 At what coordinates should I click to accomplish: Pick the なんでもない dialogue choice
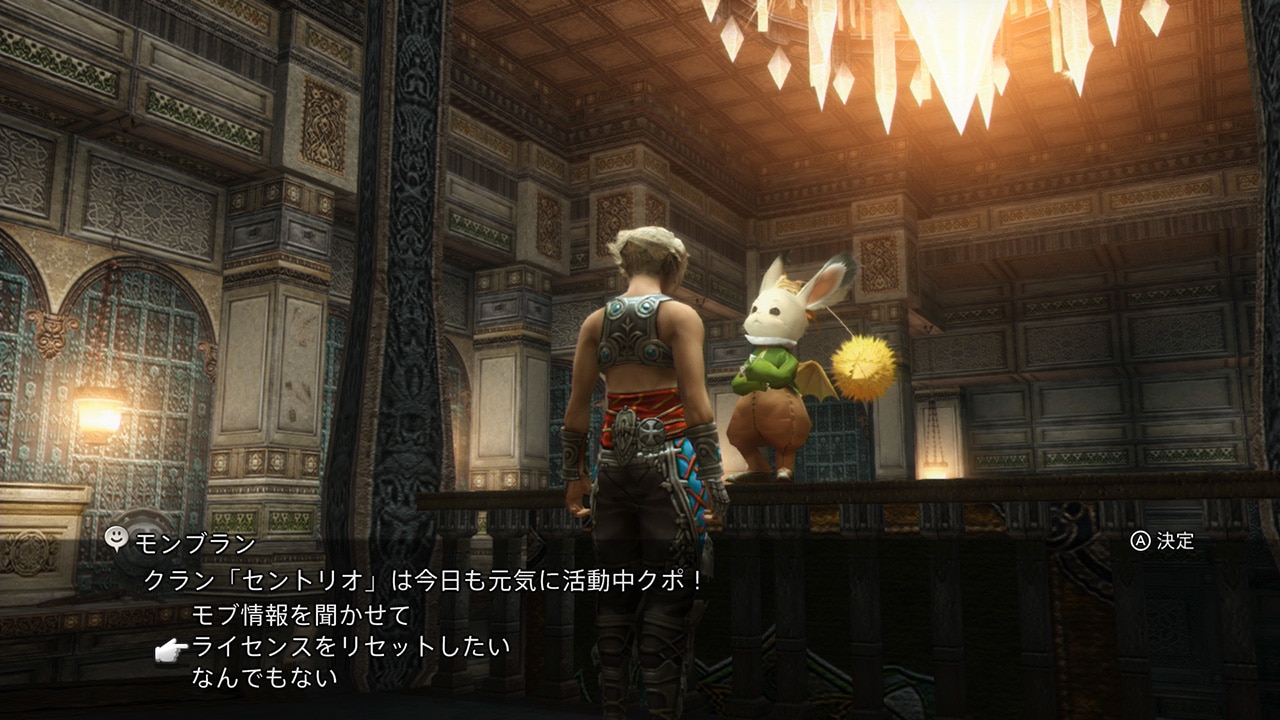coord(264,677)
